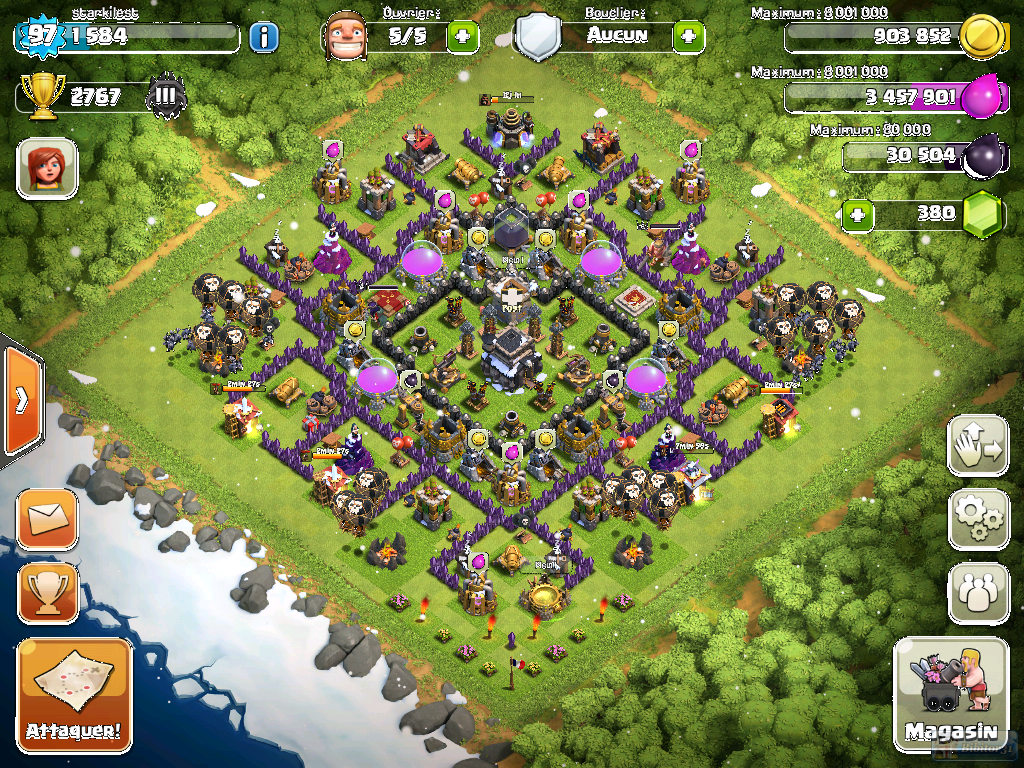Add a builder with Ouvrier plus button
1024x768 pixels.
pos(462,38)
